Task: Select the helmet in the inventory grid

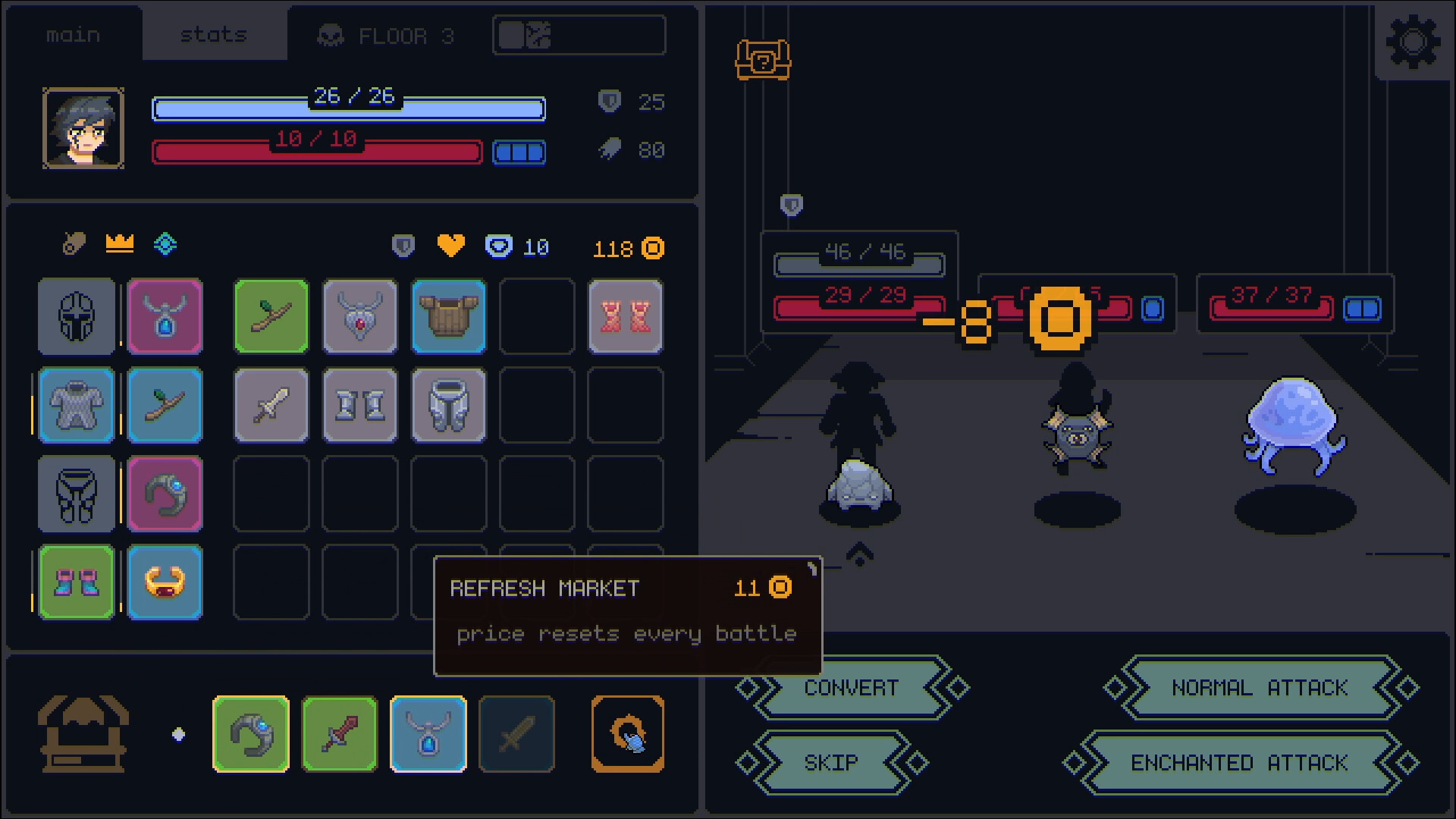Action: [76, 316]
